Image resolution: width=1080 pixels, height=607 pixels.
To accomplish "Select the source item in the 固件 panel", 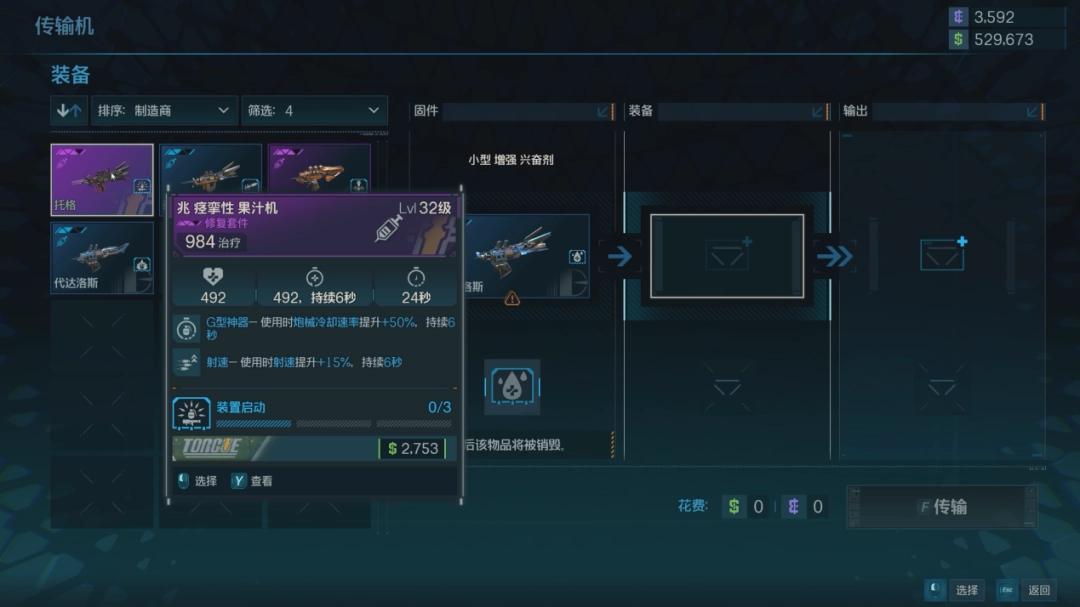I will pyautogui.click(x=527, y=256).
